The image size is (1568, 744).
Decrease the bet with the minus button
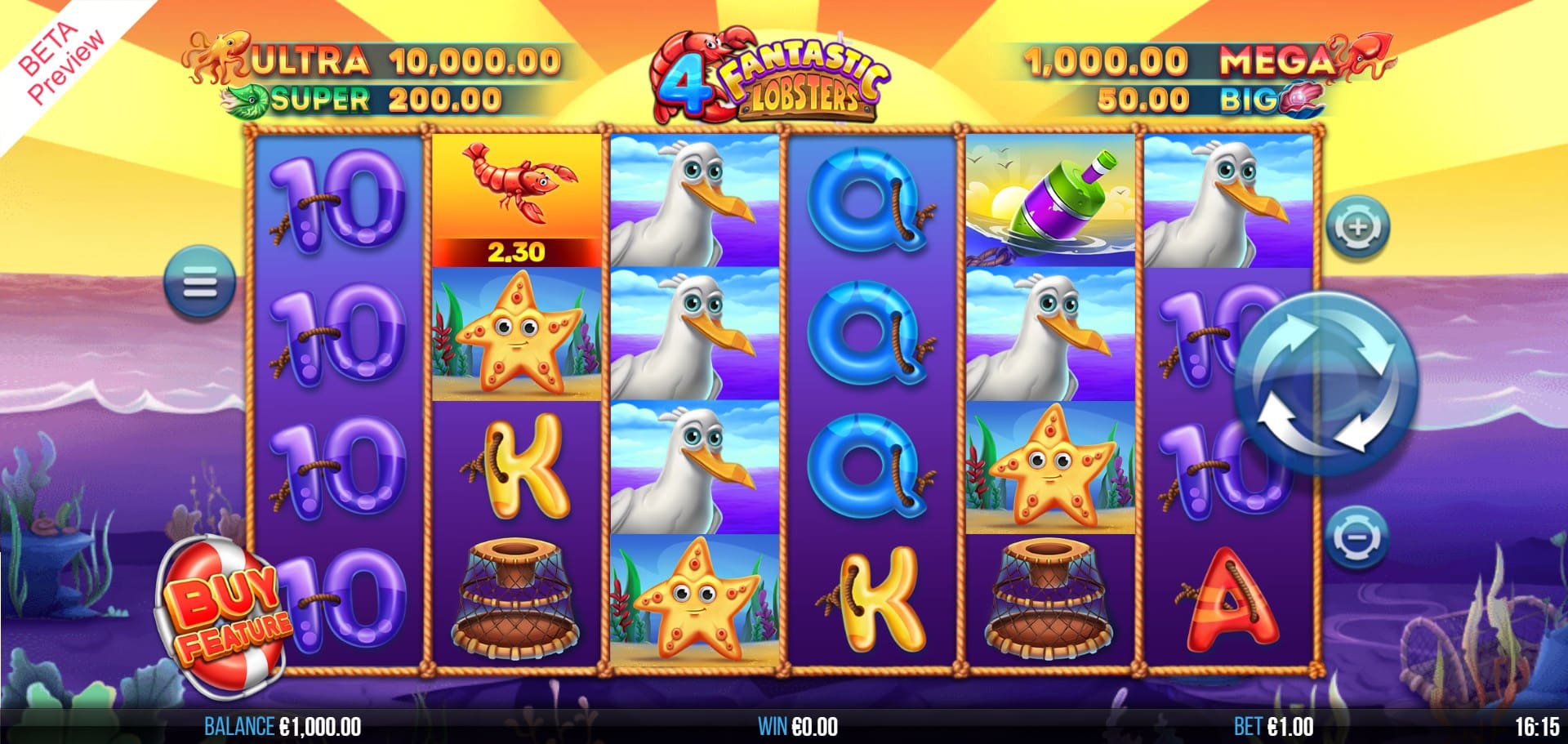pos(1356,537)
